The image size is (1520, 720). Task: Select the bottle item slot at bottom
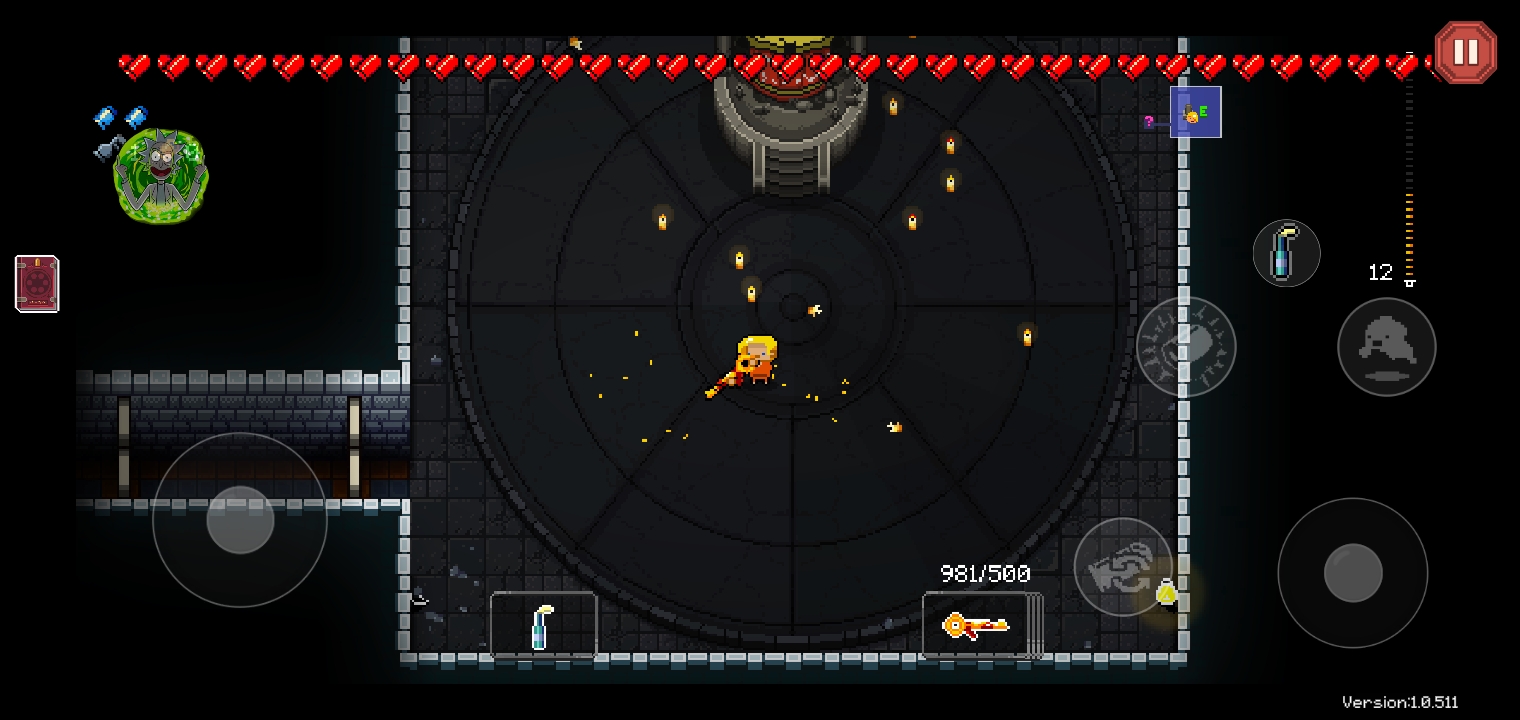543,626
